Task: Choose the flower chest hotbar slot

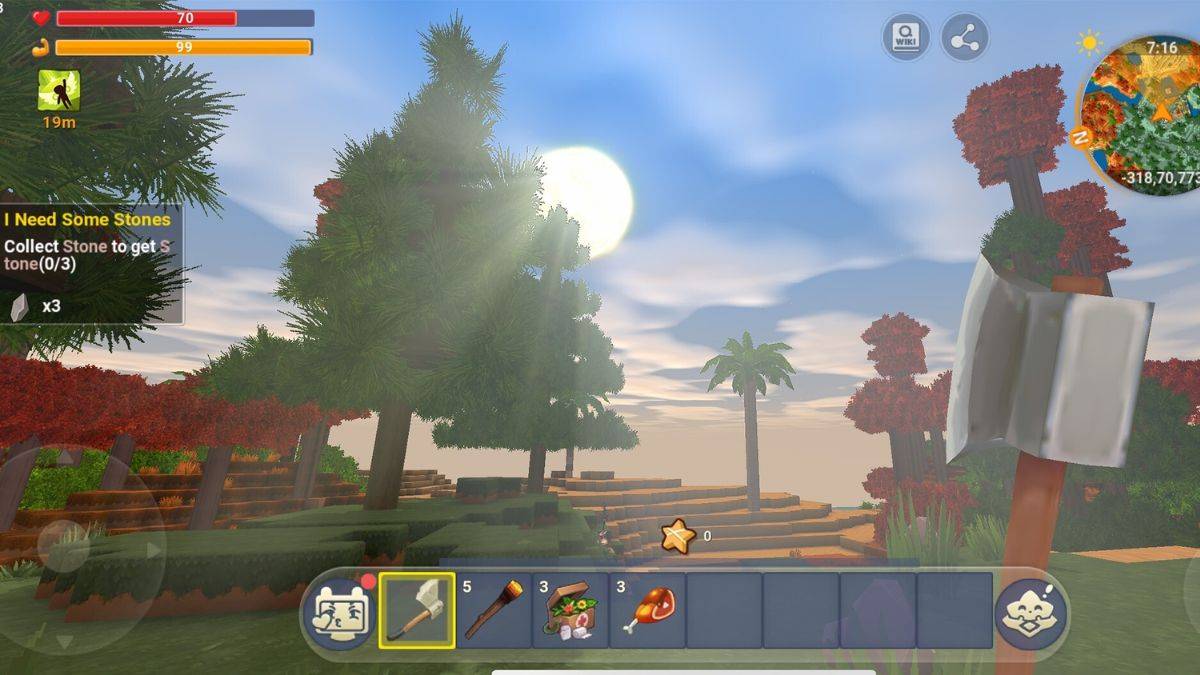Action: point(571,610)
